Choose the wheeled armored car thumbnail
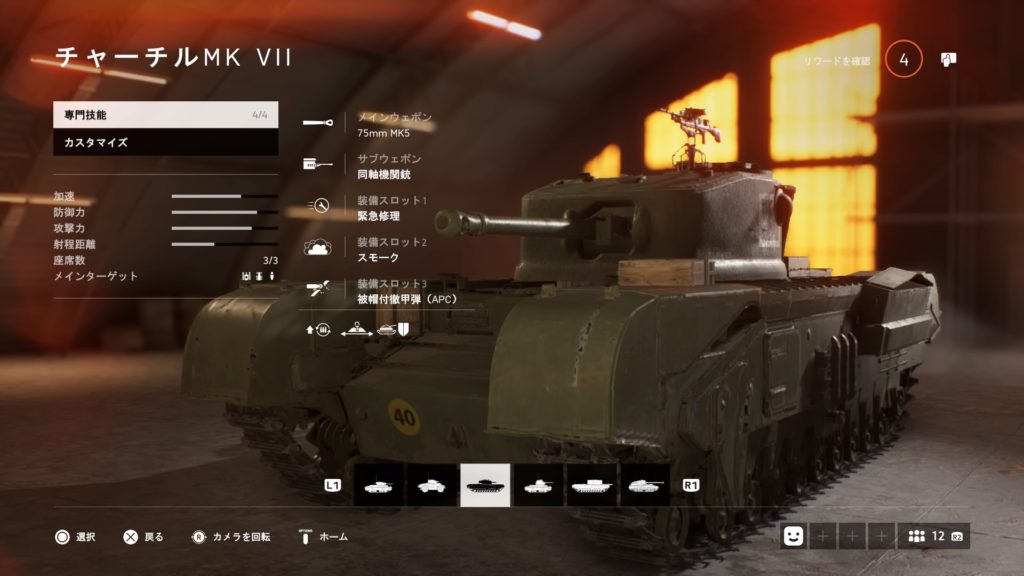The image size is (1024, 576). point(432,485)
